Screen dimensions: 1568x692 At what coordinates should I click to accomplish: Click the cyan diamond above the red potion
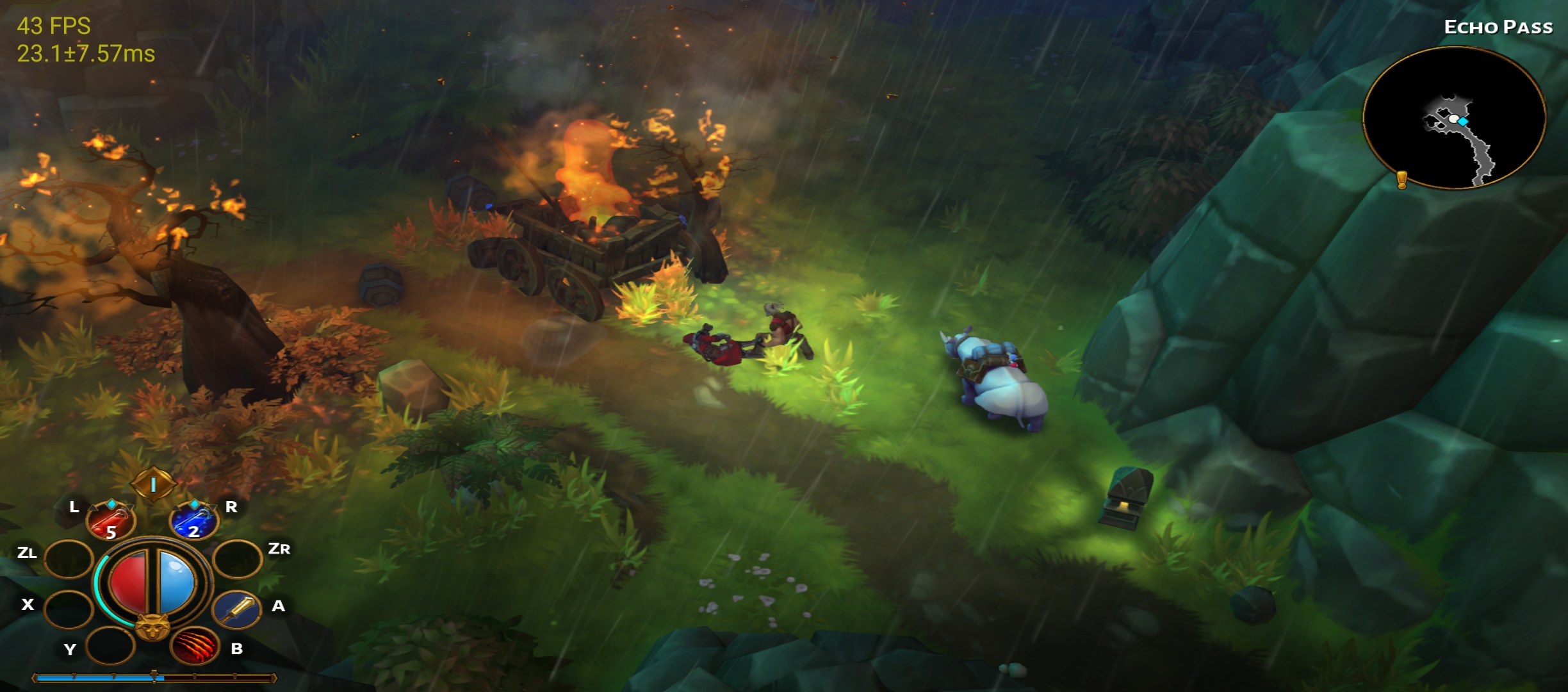click(111, 504)
